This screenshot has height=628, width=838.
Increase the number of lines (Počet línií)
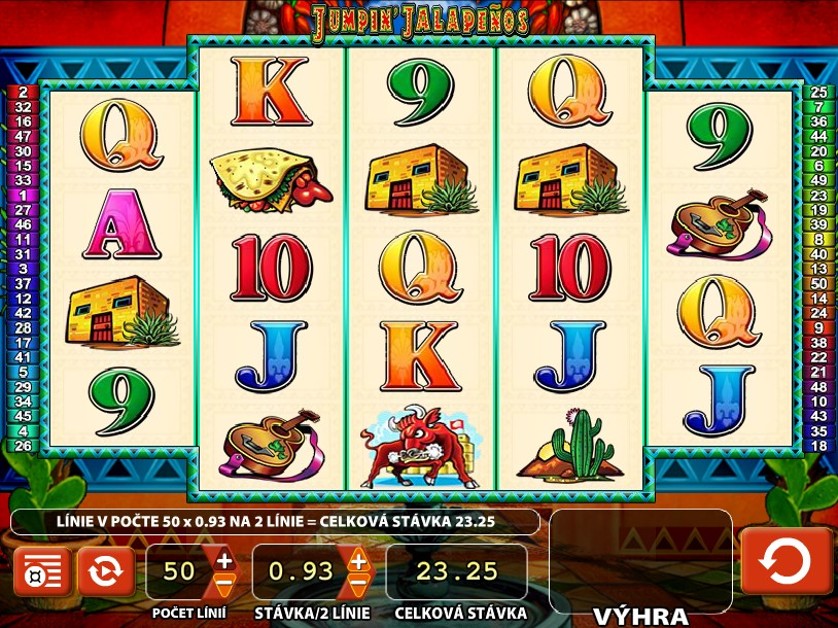point(224,560)
